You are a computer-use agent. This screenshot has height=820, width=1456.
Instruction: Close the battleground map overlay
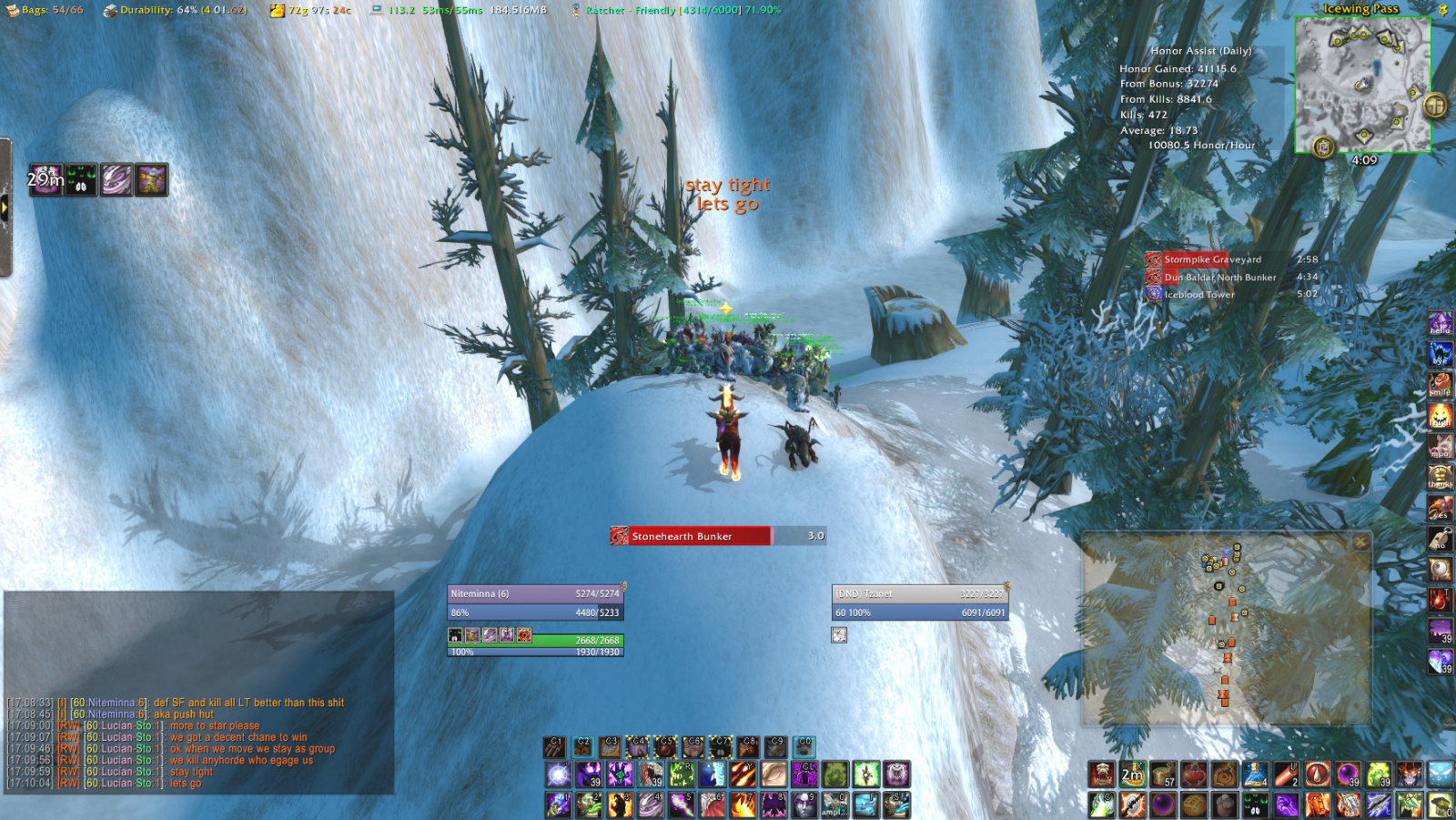click(x=1360, y=542)
